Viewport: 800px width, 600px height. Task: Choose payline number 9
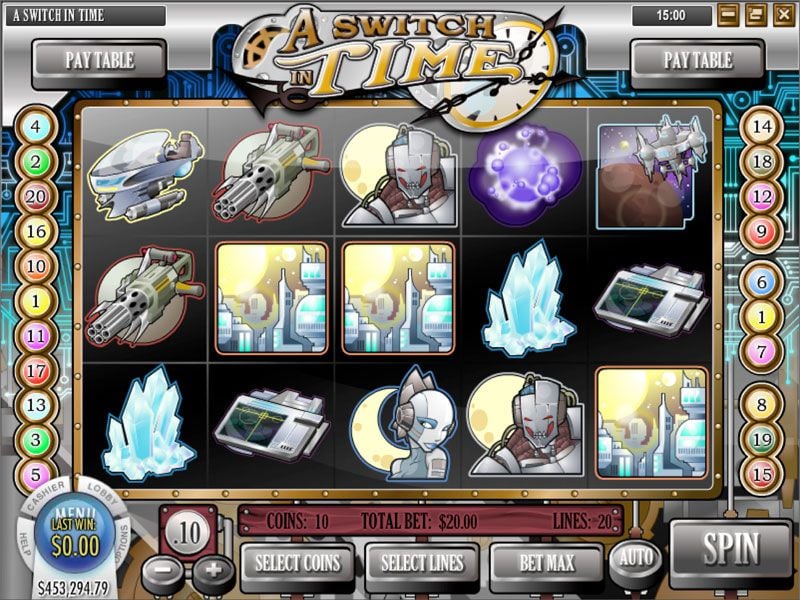[762, 231]
